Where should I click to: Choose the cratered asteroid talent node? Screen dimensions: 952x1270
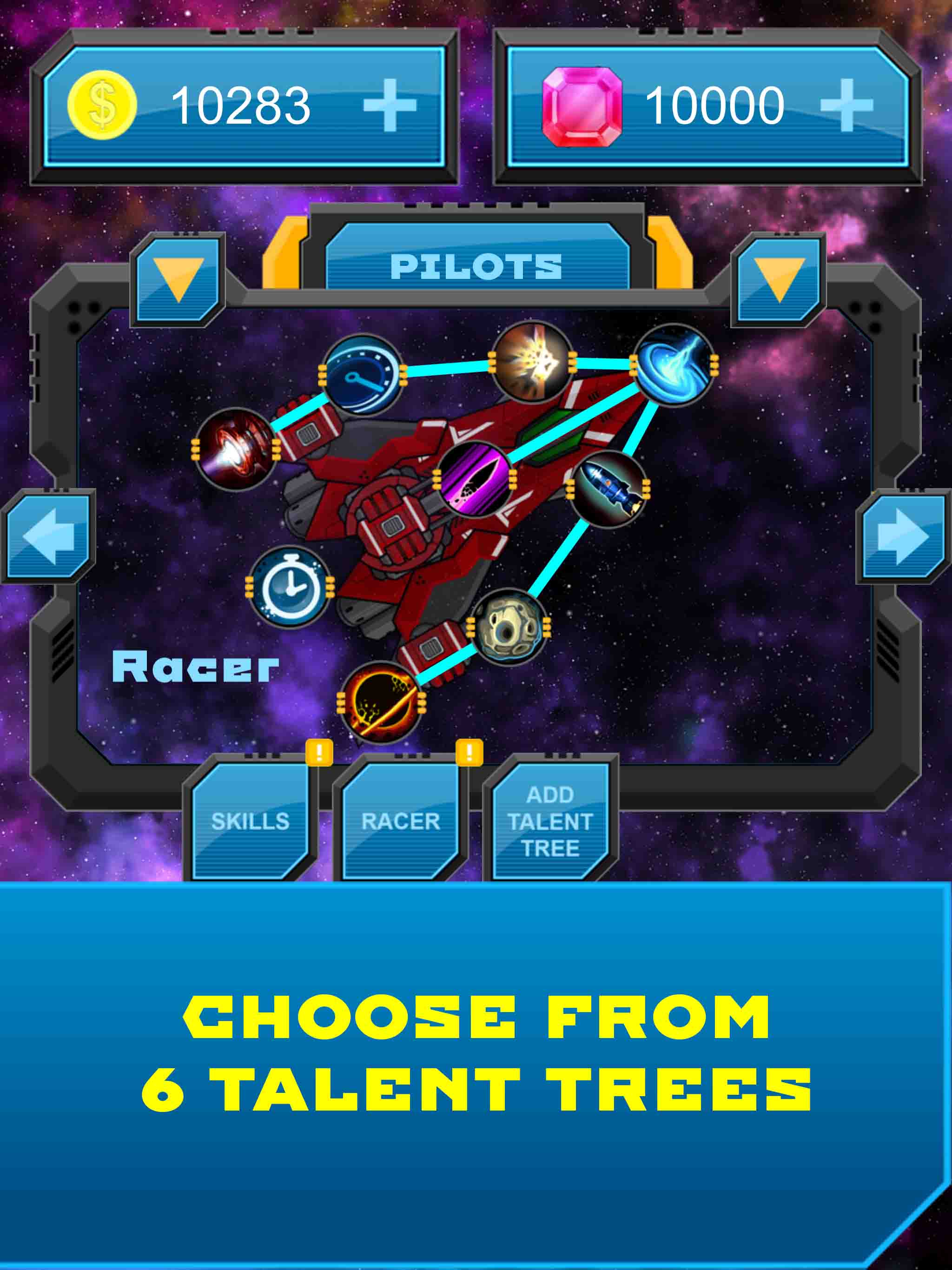click(x=508, y=627)
